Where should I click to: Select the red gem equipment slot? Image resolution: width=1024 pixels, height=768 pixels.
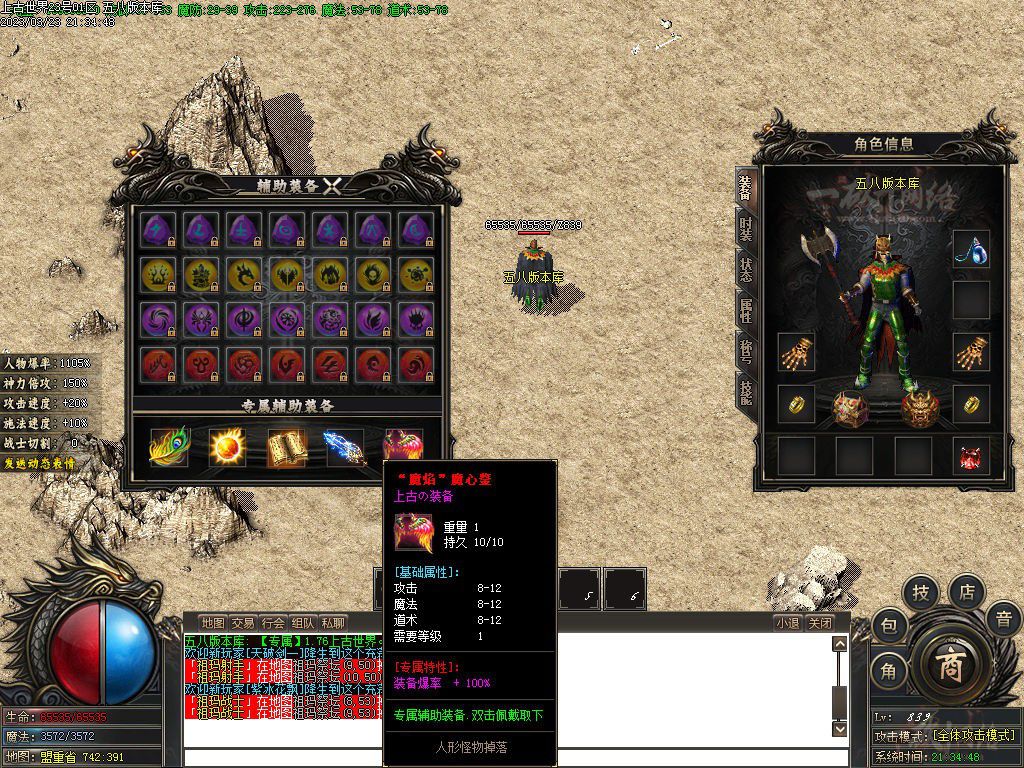(x=970, y=456)
